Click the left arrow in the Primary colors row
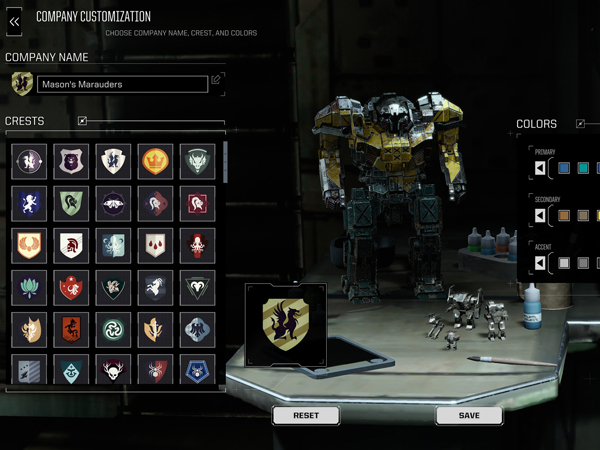The height and width of the screenshot is (450, 600). pos(541,168)
